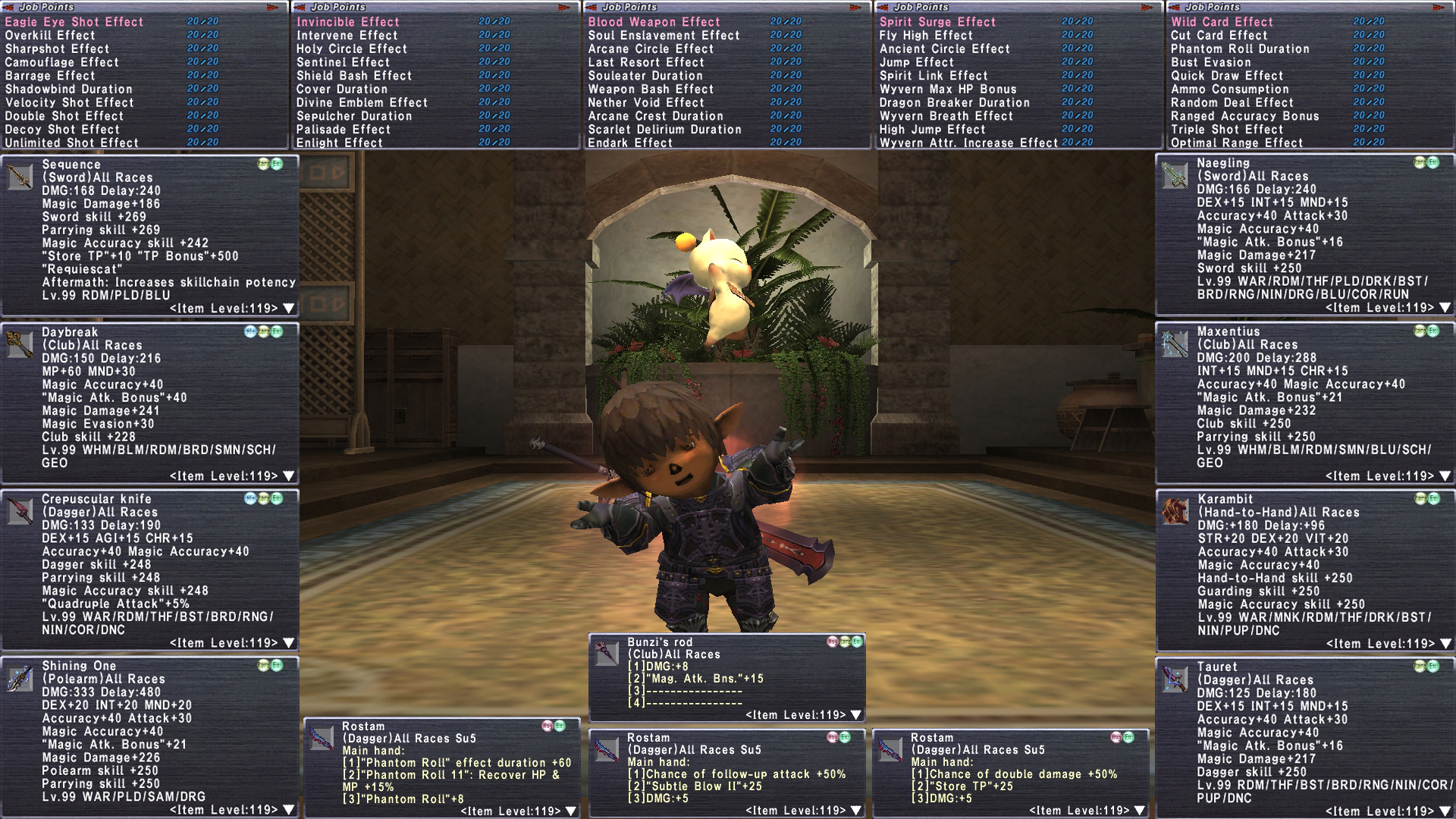Image resolution: width=1456 pixels, height=819 pixels.
Task: Choose the Shield Bash Effect row
Action: [x=353, y=76]
